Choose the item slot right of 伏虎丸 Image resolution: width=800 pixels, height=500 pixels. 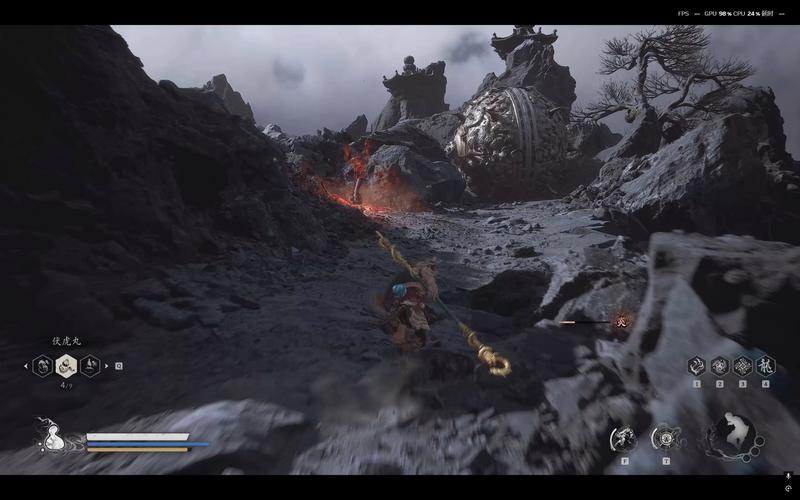tap(90, 366)
